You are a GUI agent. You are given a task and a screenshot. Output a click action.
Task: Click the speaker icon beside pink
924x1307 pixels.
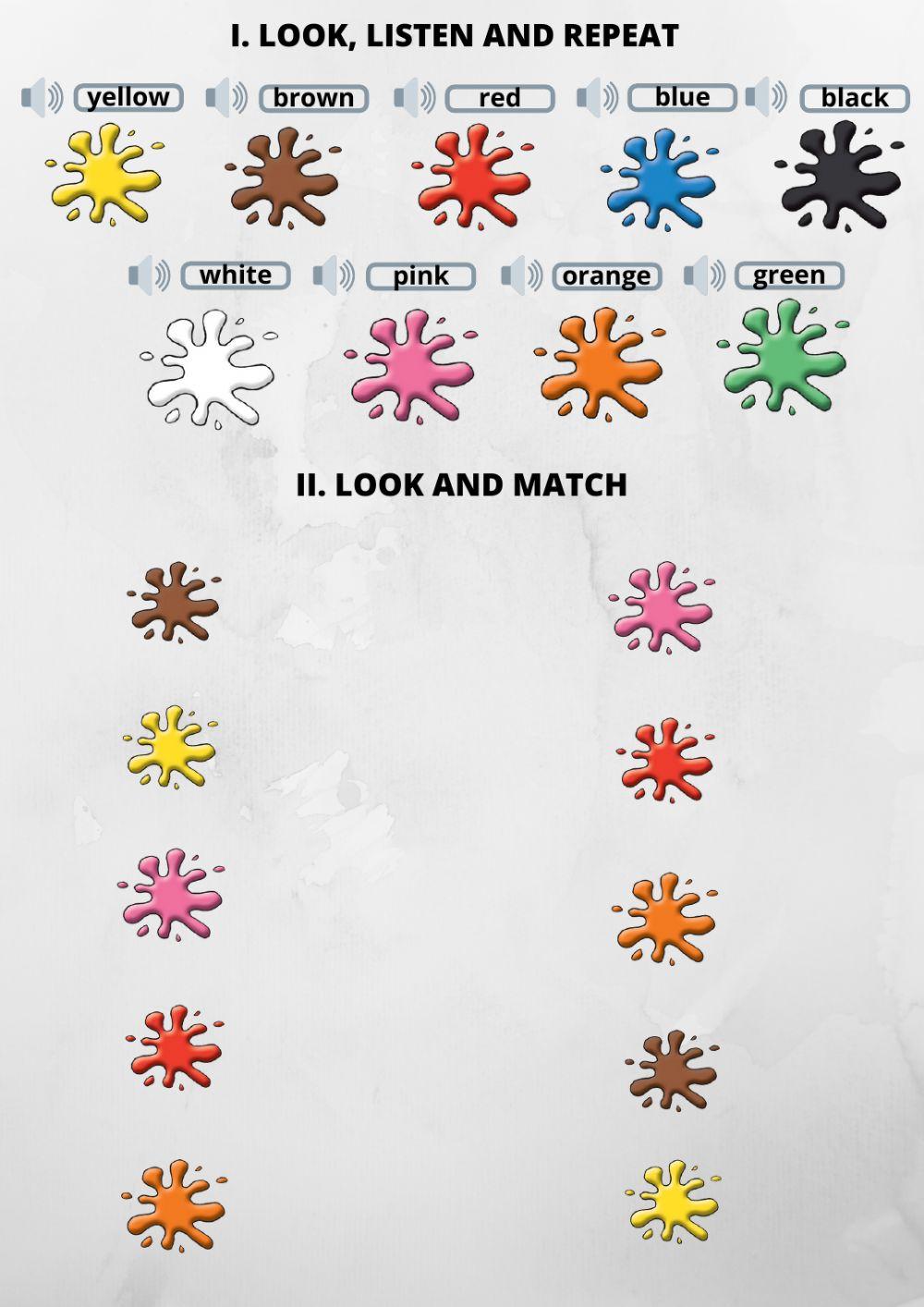tap(334, 275)
